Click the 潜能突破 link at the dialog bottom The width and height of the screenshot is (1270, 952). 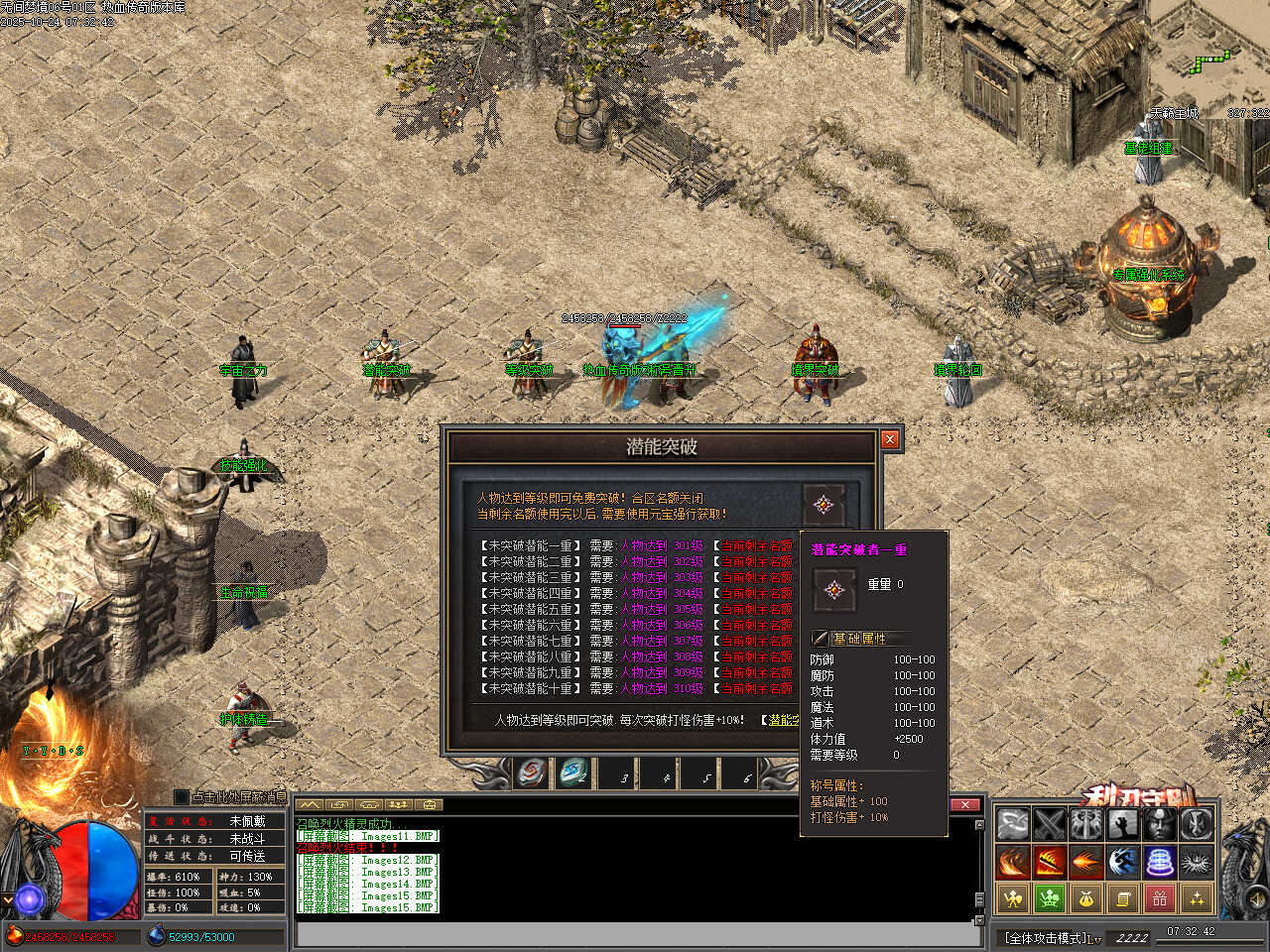pyautogui.click(x=782, y=720)
